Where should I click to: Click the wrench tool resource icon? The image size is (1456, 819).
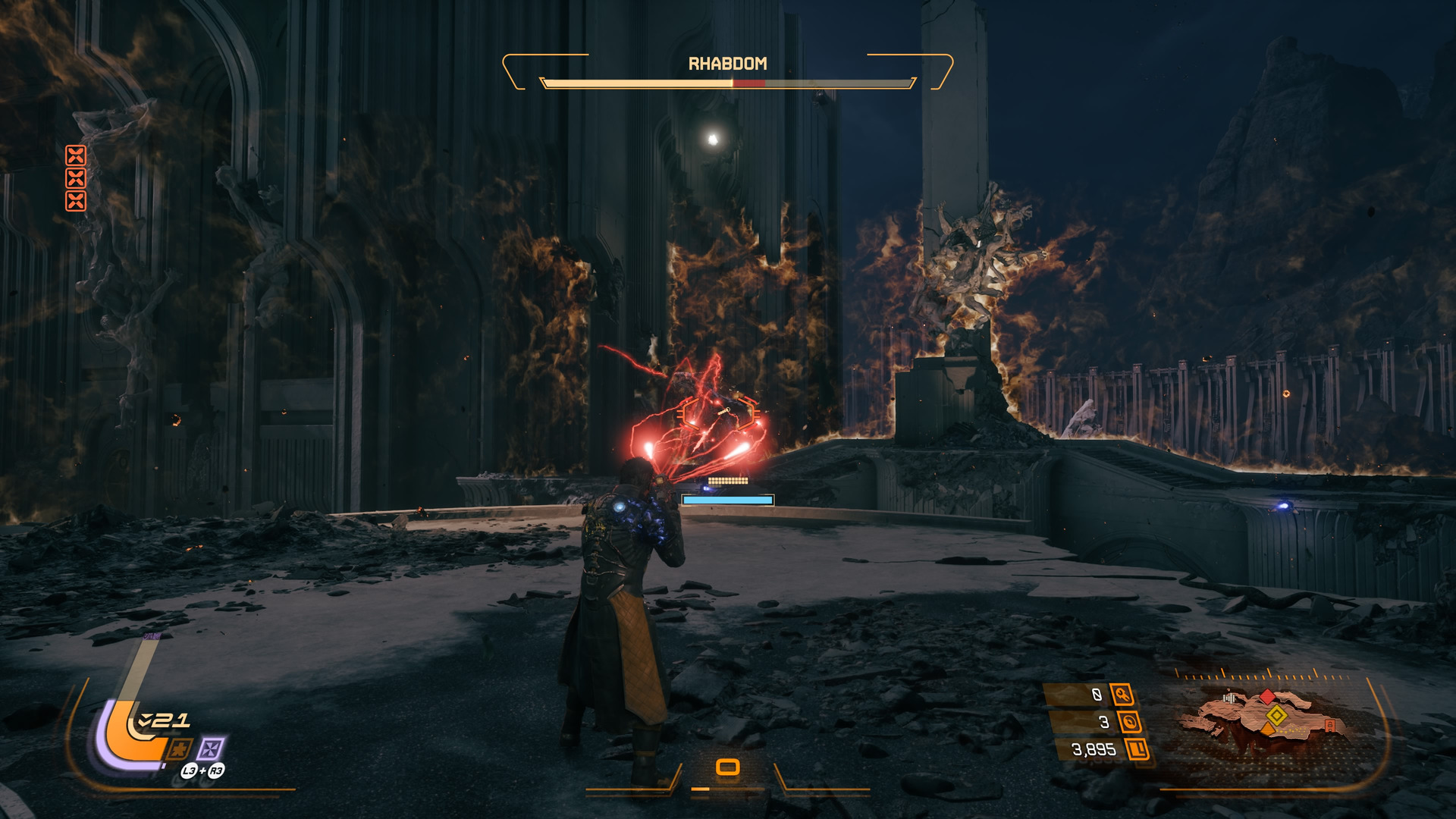tap(1122, 694)
